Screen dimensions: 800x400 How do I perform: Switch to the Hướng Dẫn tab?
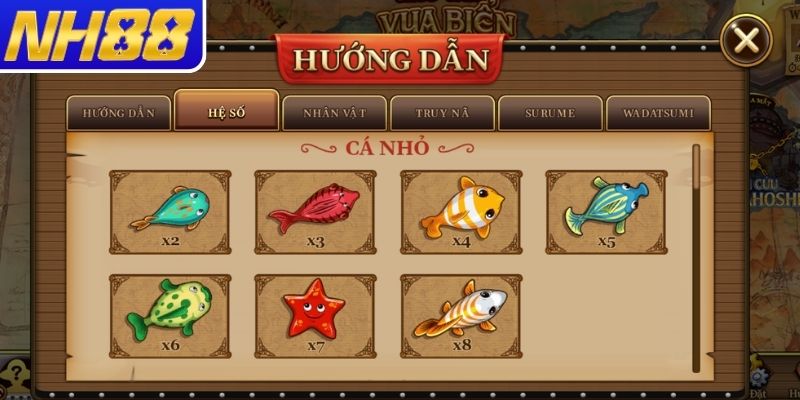(x=119, y=113)
